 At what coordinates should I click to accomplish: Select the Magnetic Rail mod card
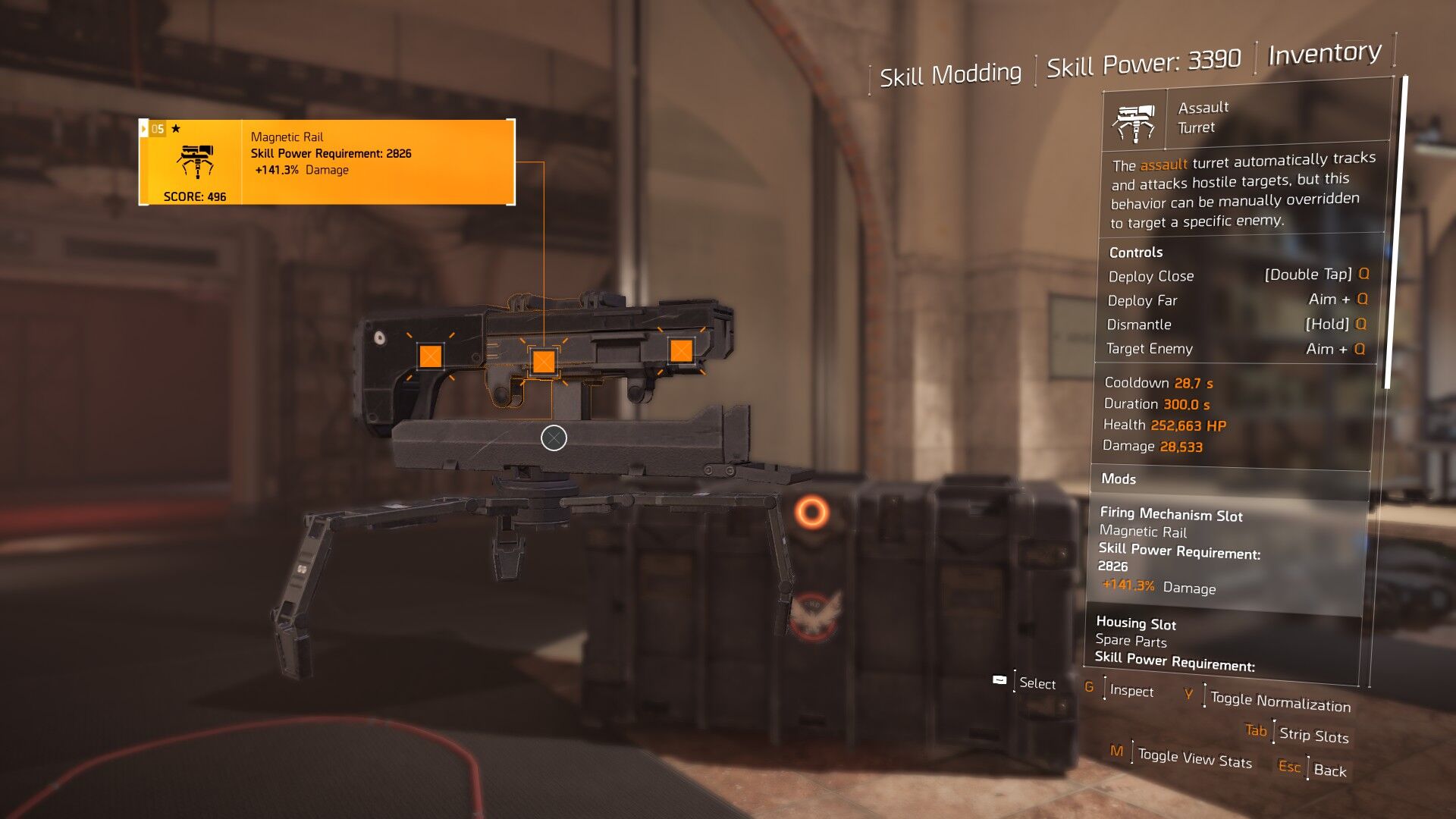pyautogui.click(x=327, y=162)
